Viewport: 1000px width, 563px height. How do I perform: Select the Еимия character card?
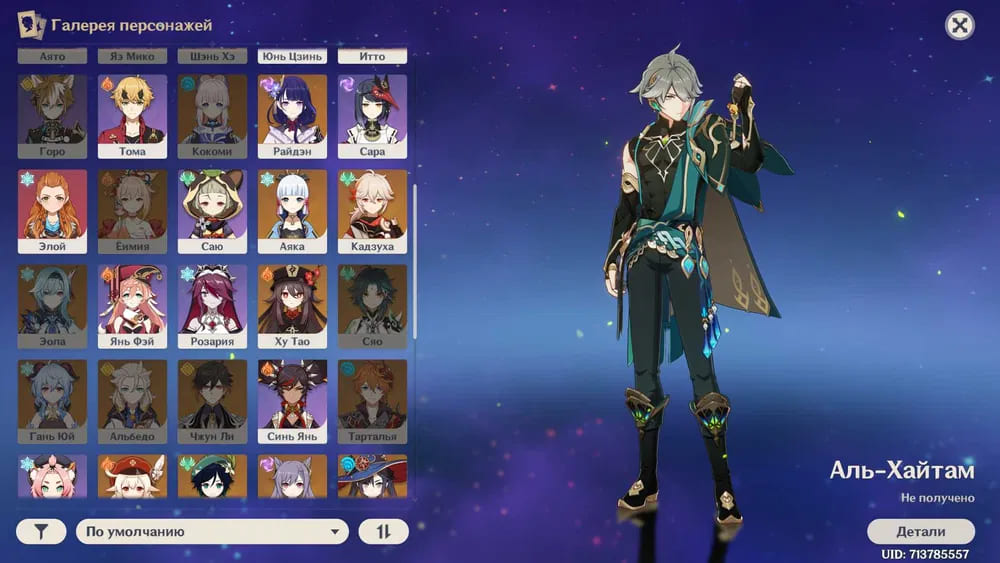(132, 211)
